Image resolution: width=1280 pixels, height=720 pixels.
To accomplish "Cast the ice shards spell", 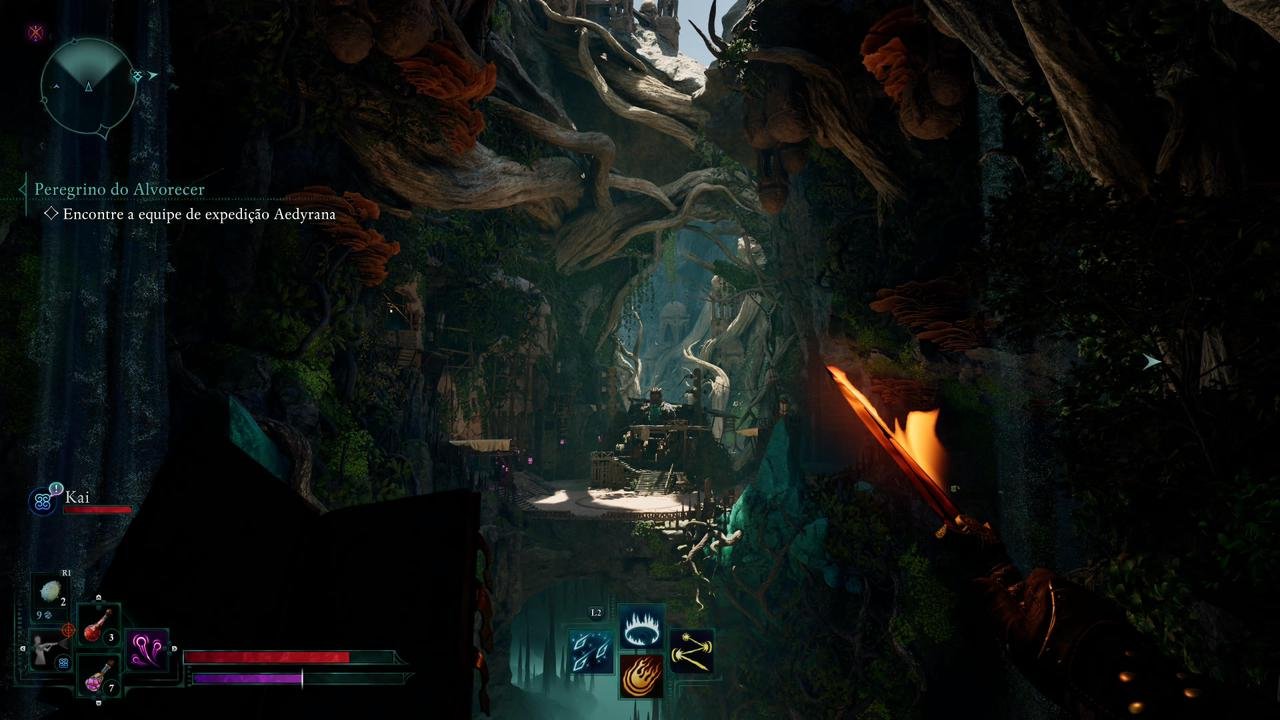I will coord(591,651).
